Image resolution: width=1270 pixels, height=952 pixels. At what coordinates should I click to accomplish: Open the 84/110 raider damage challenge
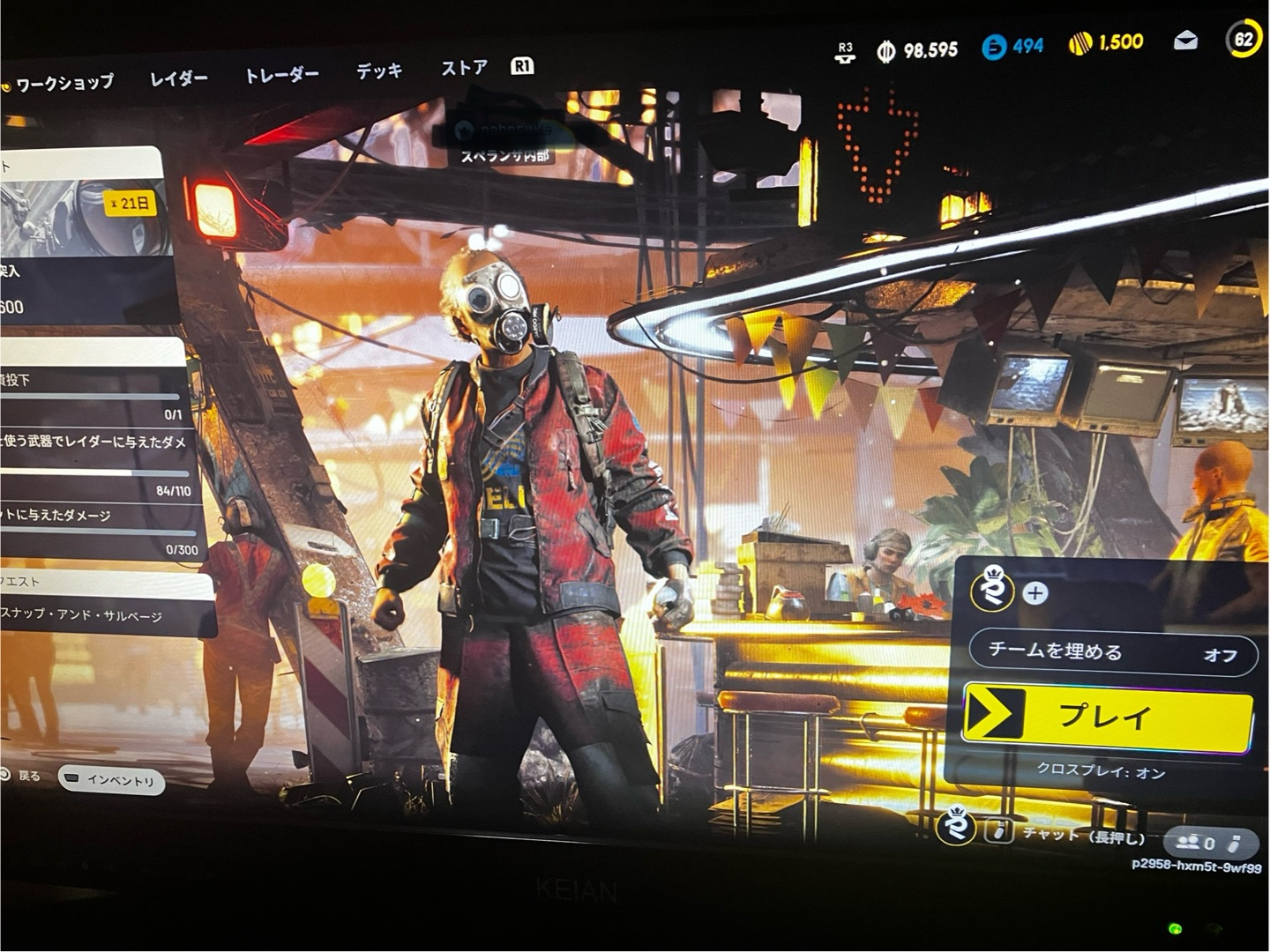[97, 465]
